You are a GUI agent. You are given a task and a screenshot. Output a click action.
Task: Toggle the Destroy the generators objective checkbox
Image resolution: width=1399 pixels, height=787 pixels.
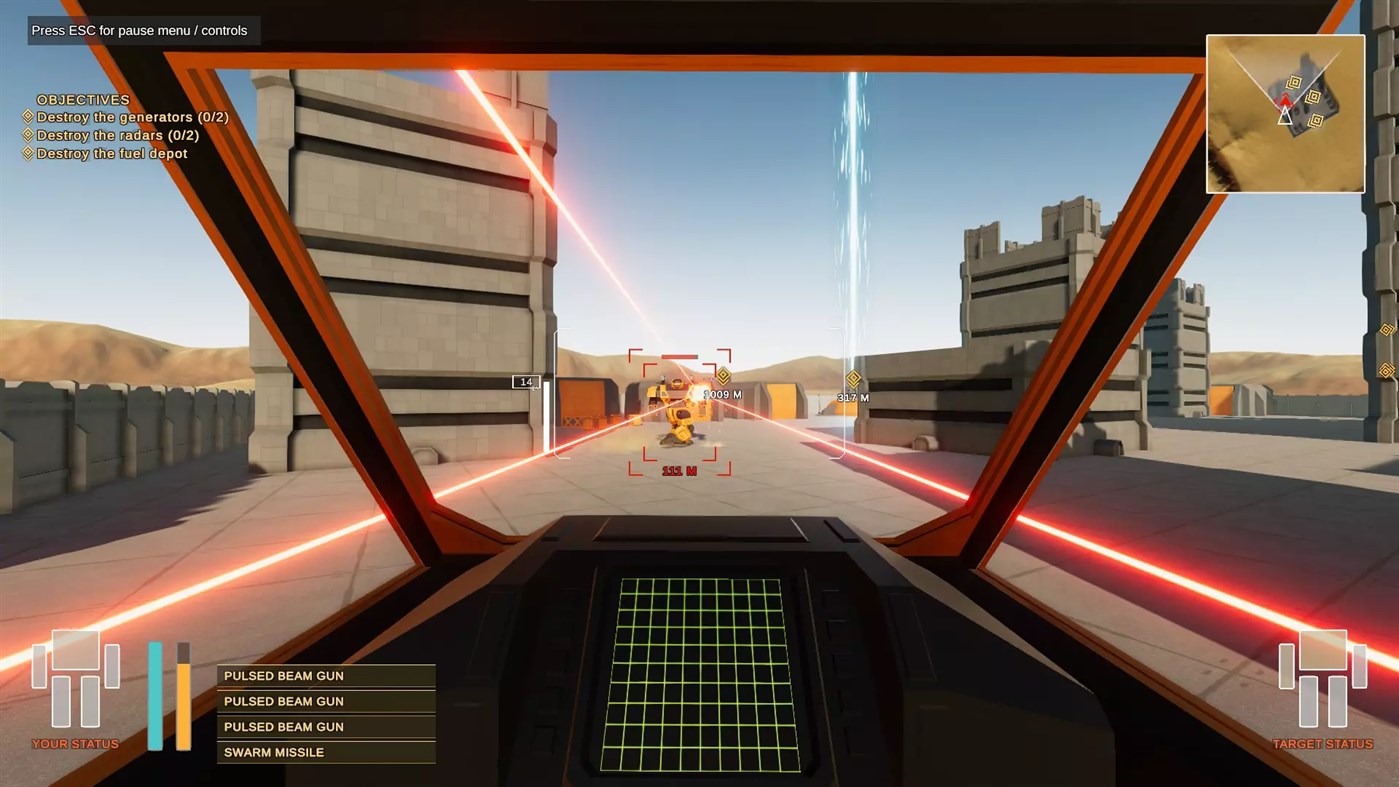point(26,117)
